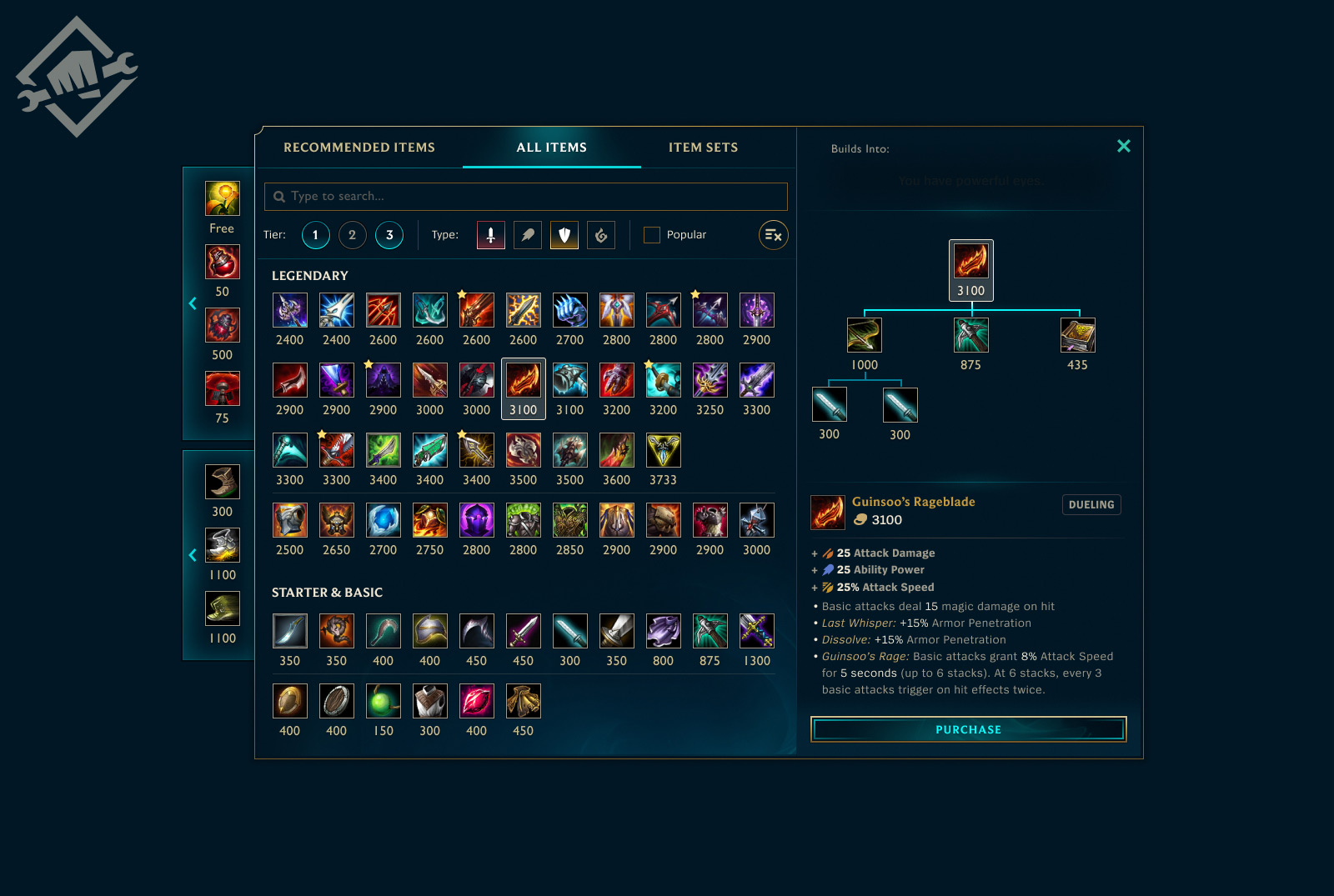Collapse the upper left item sidebar
Image resolution: width=1334 pixels, height=896 pixels.
tap(193, 304)
